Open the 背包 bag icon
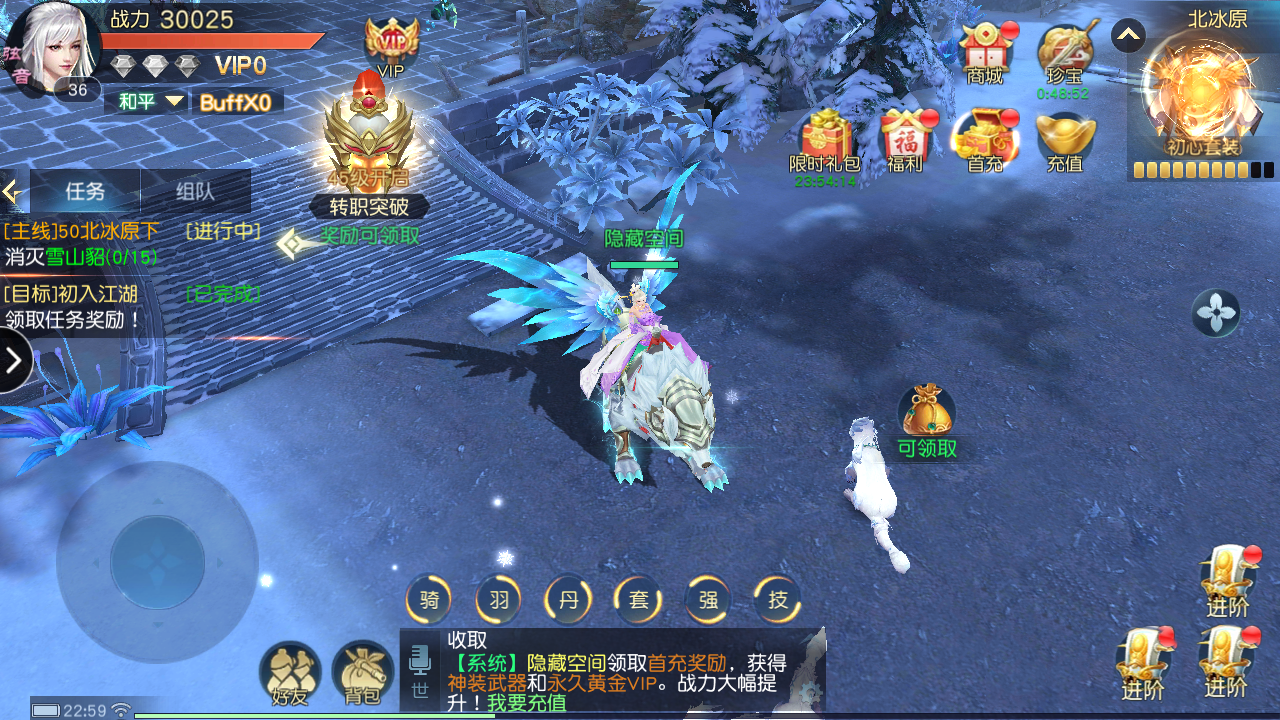The image size is (1280, 720). (x=362, y=674)
